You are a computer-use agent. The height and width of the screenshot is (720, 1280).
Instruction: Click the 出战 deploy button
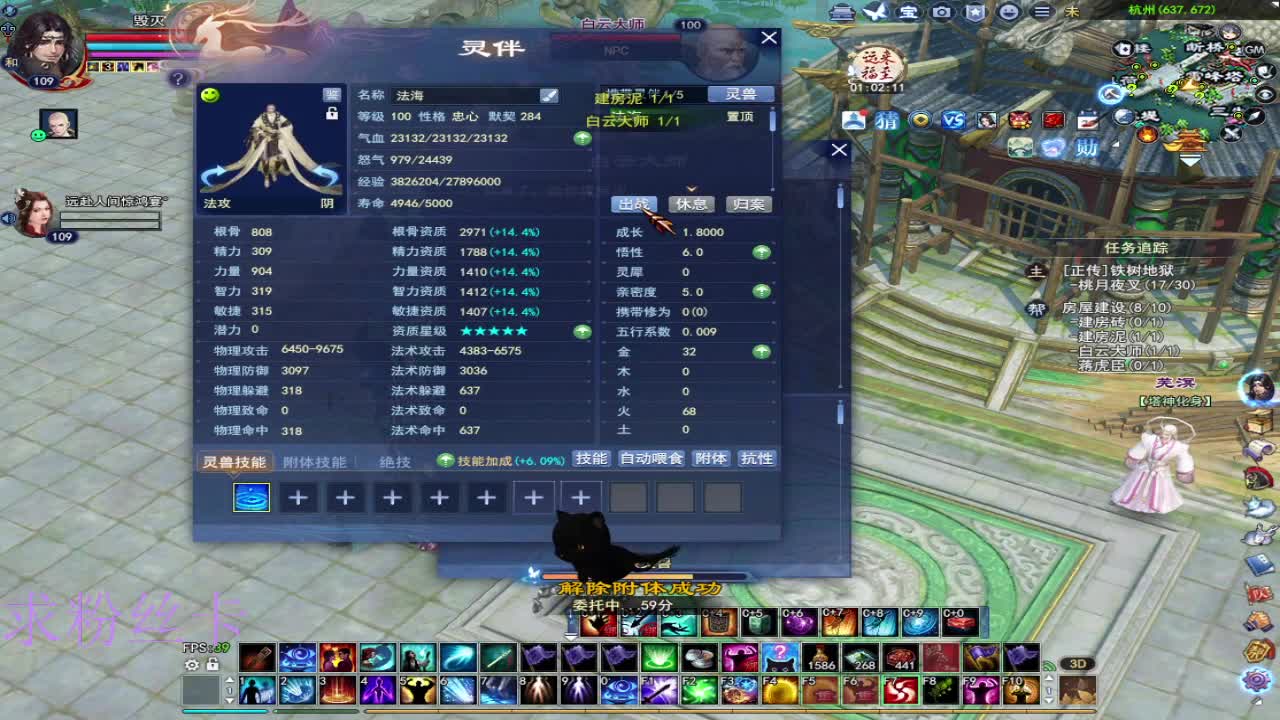(634, 204)
